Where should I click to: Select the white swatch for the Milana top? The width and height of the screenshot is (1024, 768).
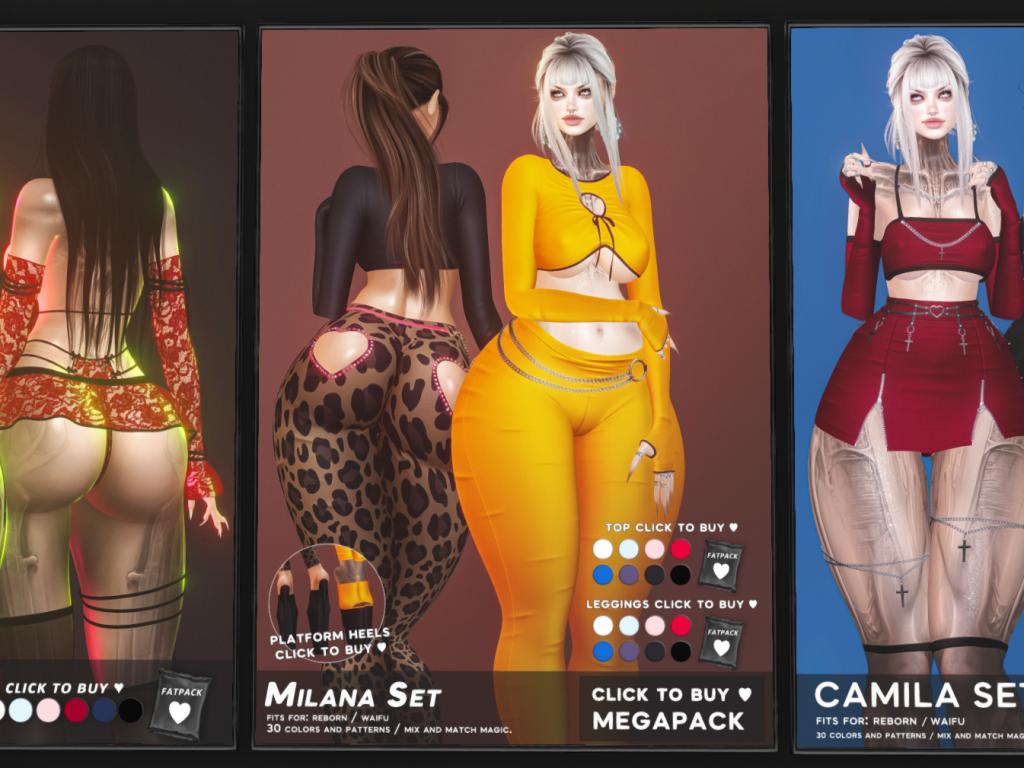[x=602, y=549]
